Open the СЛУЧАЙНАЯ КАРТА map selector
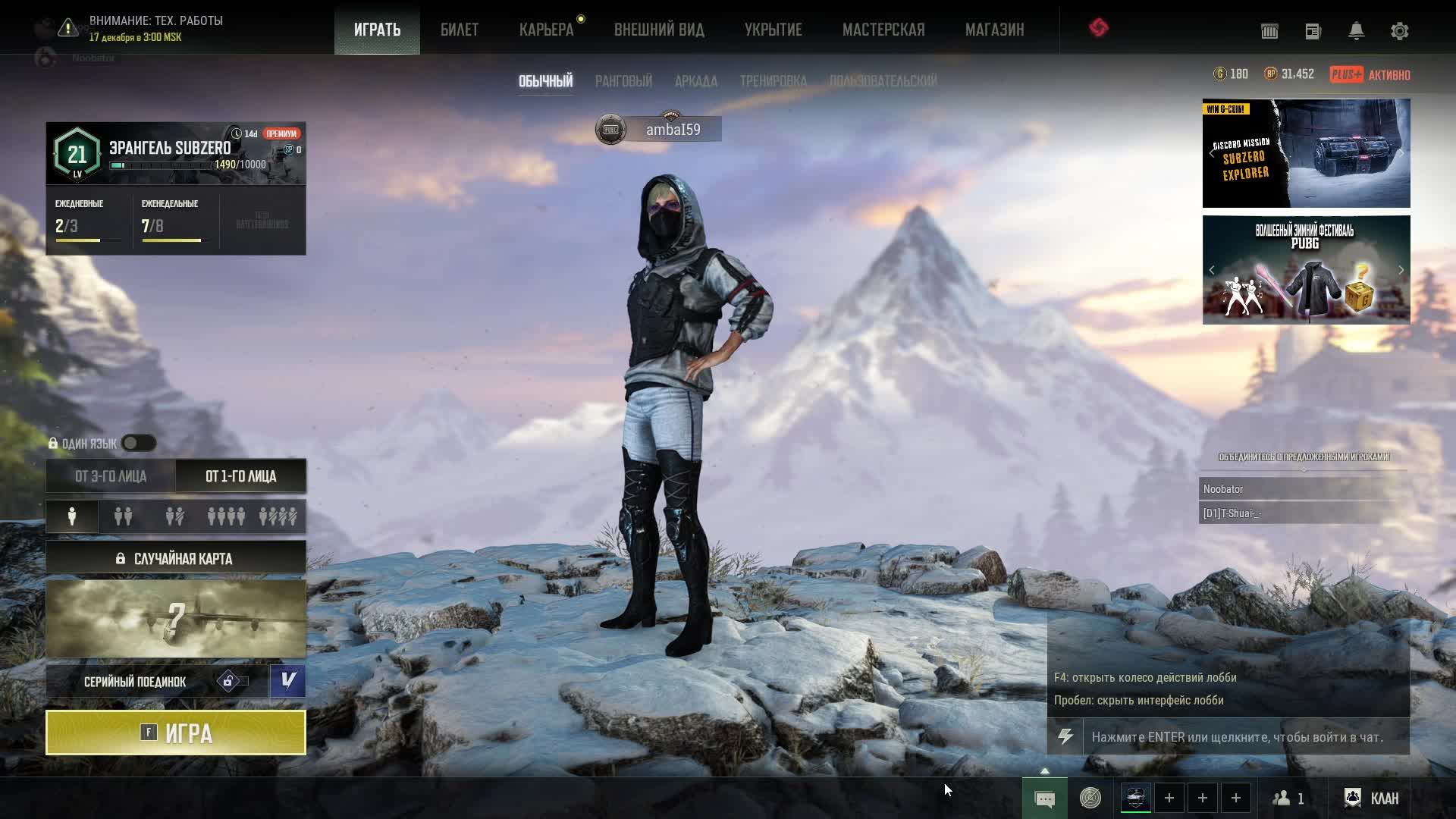Screen dimensions: 1456x819 coord(176,559)
